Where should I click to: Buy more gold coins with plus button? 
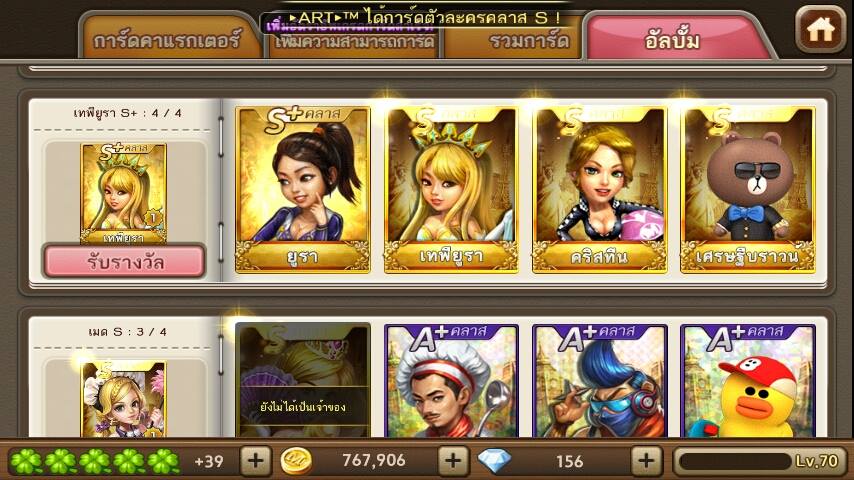tap(454, 461)
